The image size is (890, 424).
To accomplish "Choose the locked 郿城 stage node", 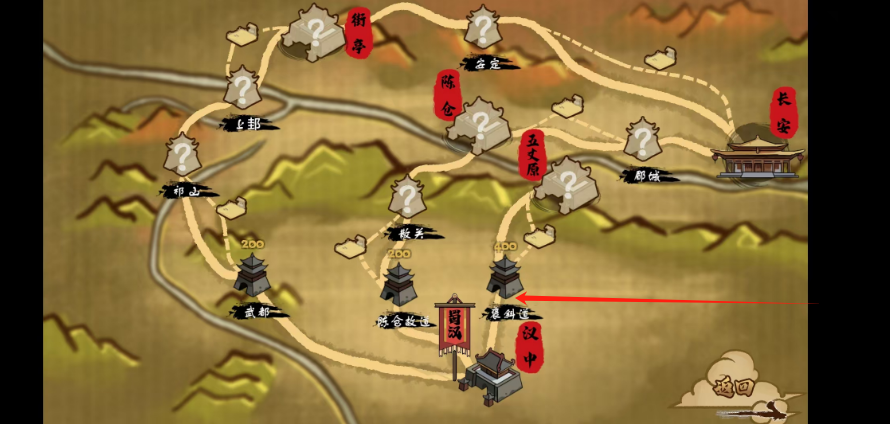I will pos(642,141).
